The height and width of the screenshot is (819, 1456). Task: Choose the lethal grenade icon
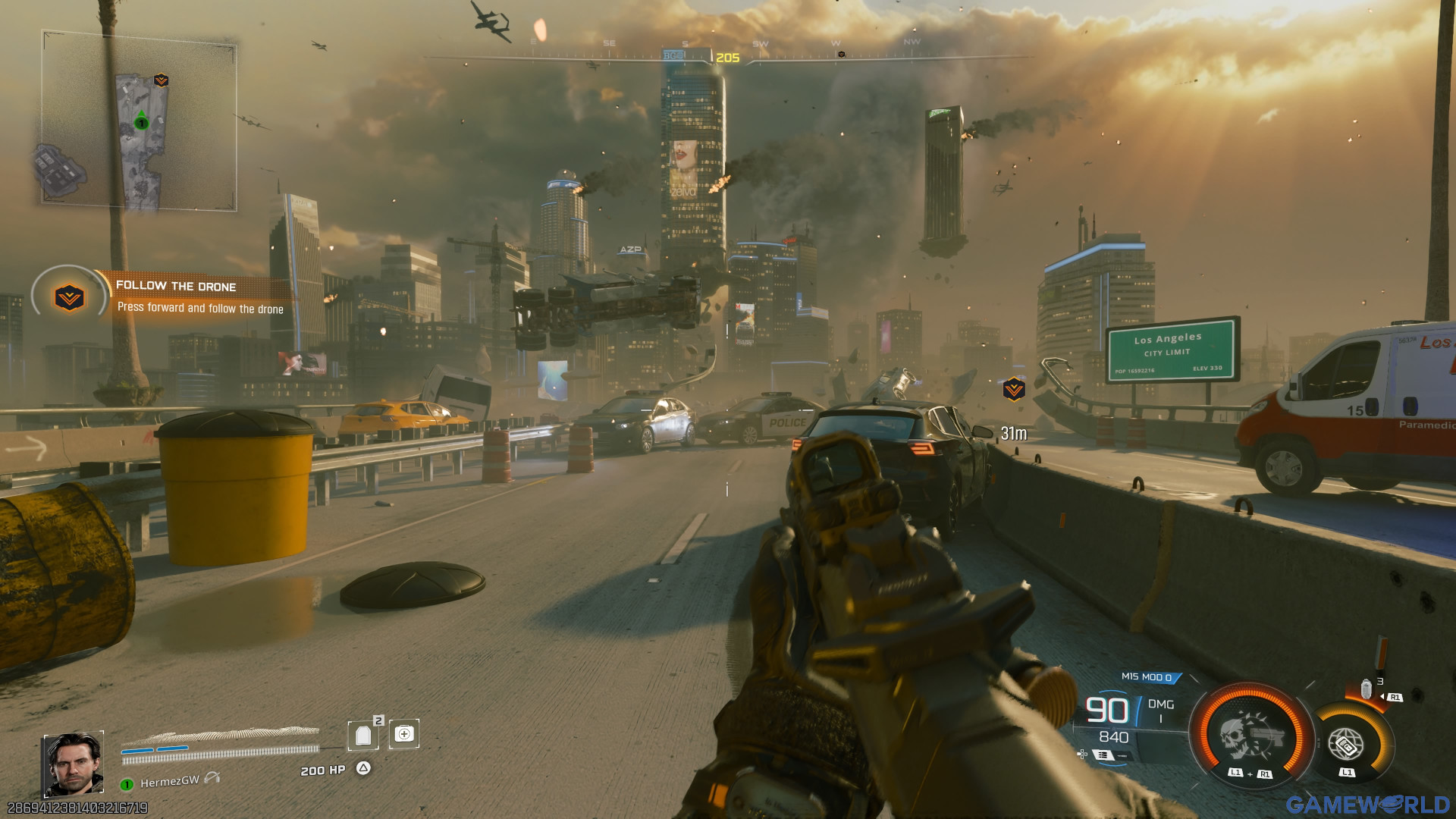(1366, 689)
